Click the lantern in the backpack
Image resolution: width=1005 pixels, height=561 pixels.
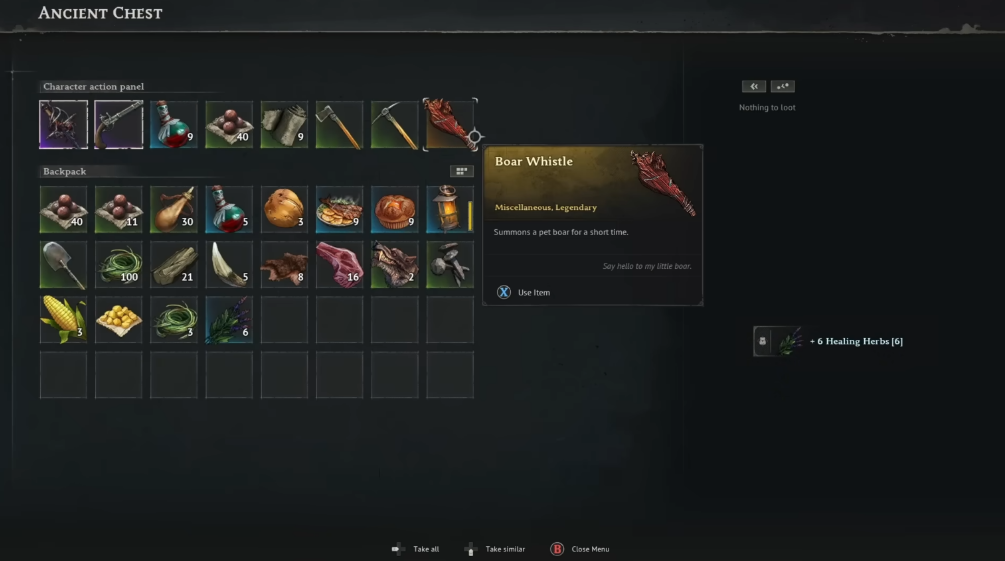pos(449,209)
